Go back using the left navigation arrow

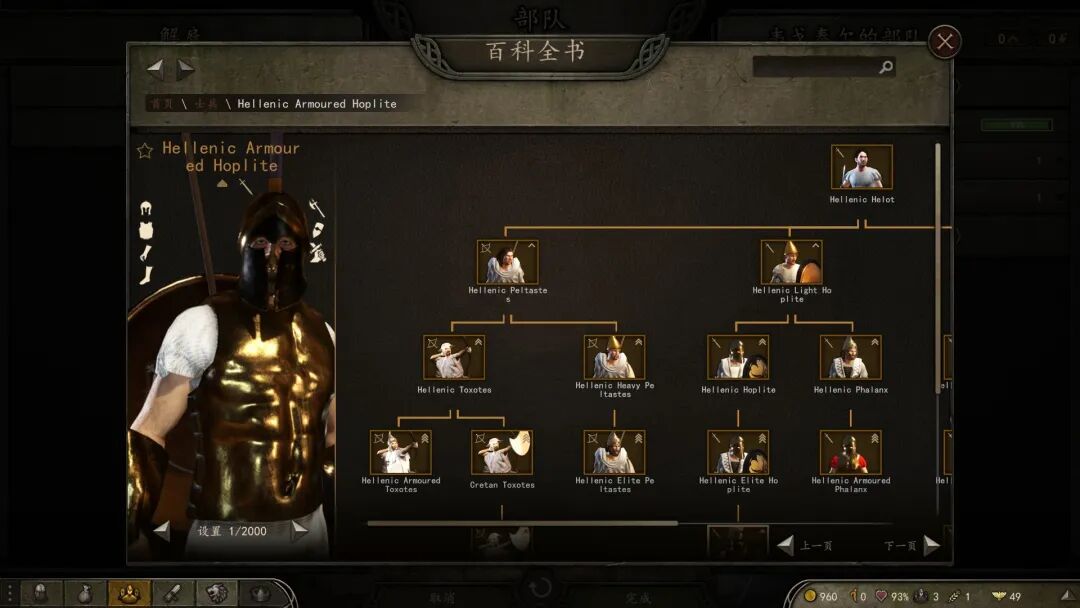155,69
